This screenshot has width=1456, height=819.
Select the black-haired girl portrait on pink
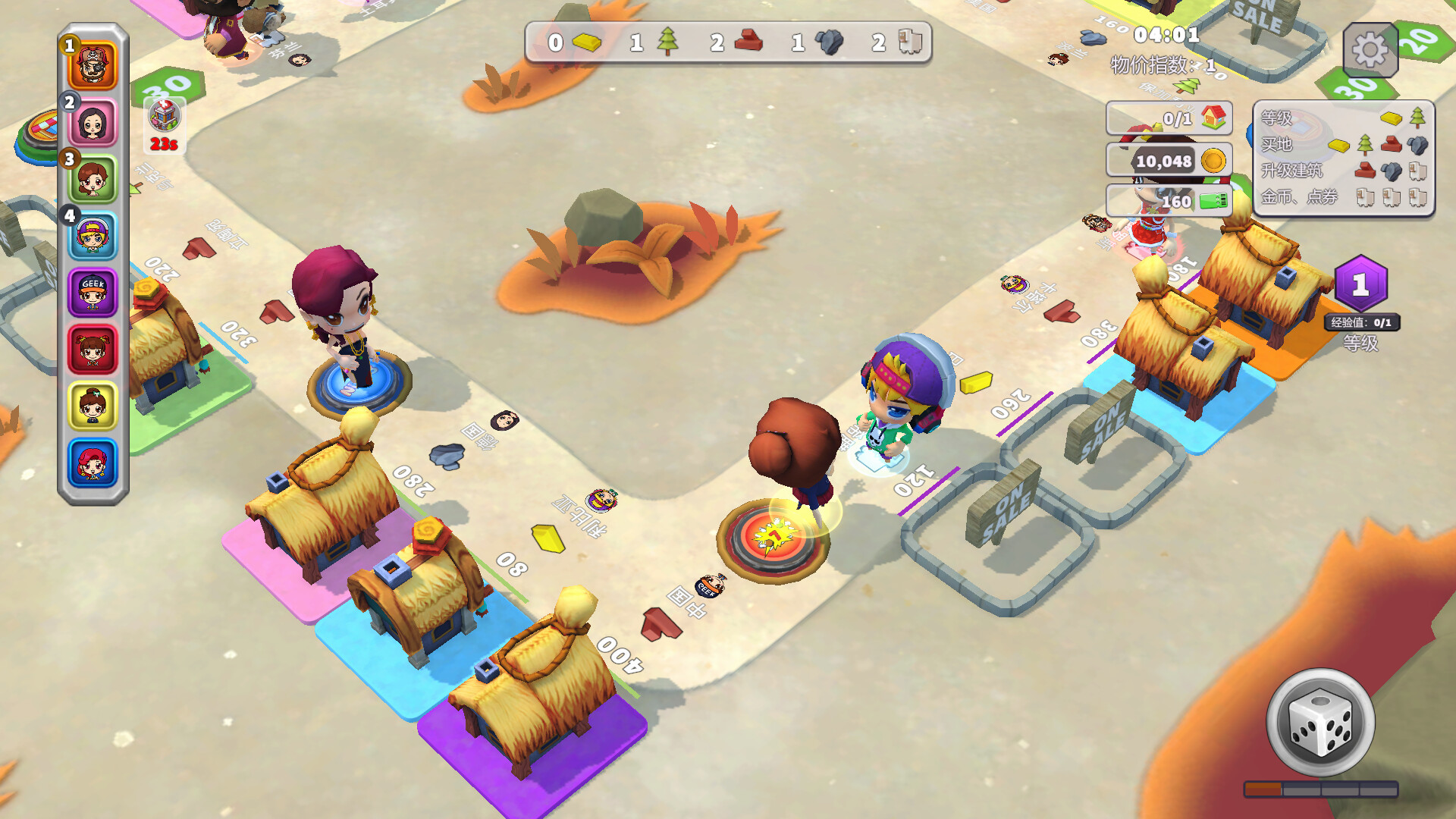[93, 123]
